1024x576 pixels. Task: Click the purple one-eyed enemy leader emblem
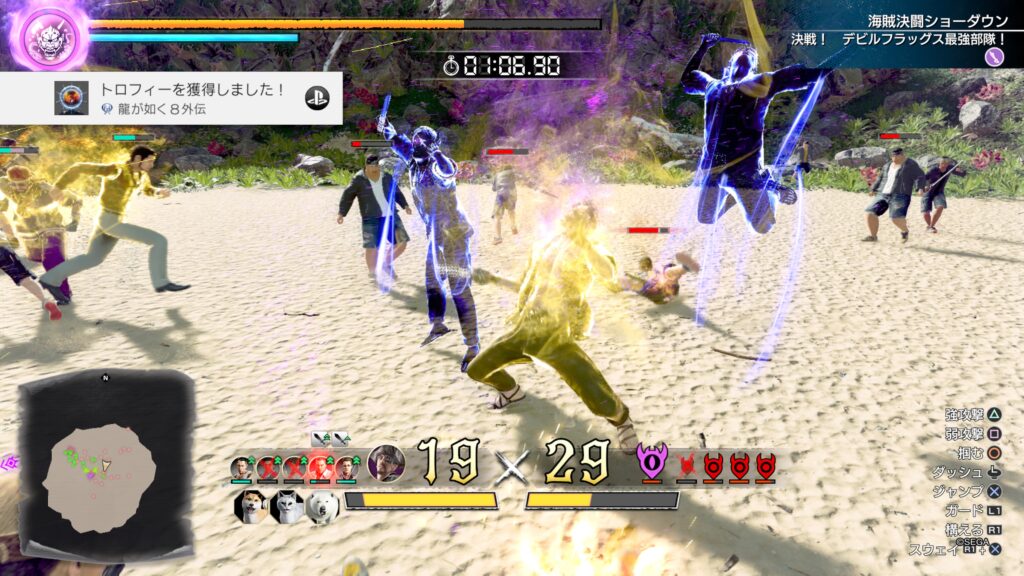click(x=651, y=462)
